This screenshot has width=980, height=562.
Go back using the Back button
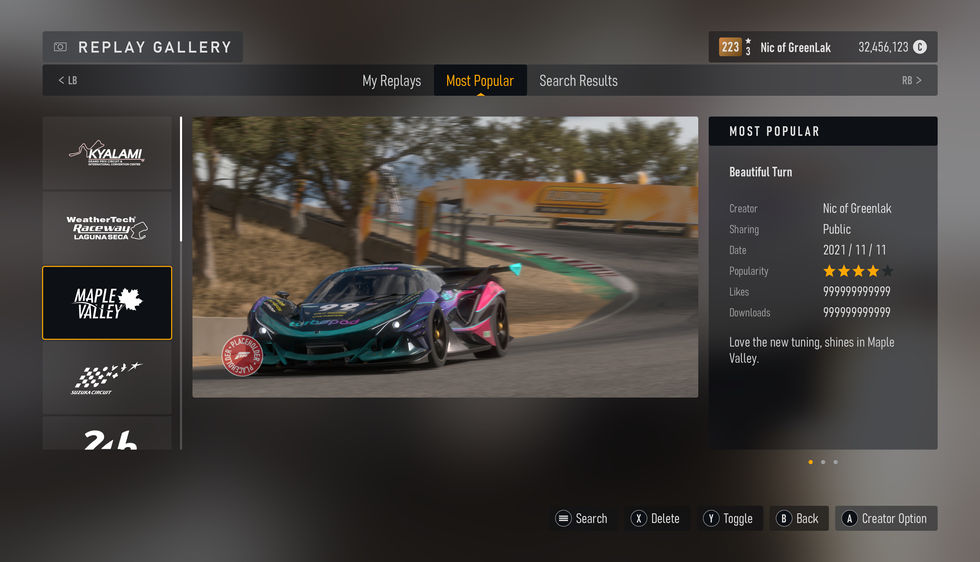tap(798, 518)
